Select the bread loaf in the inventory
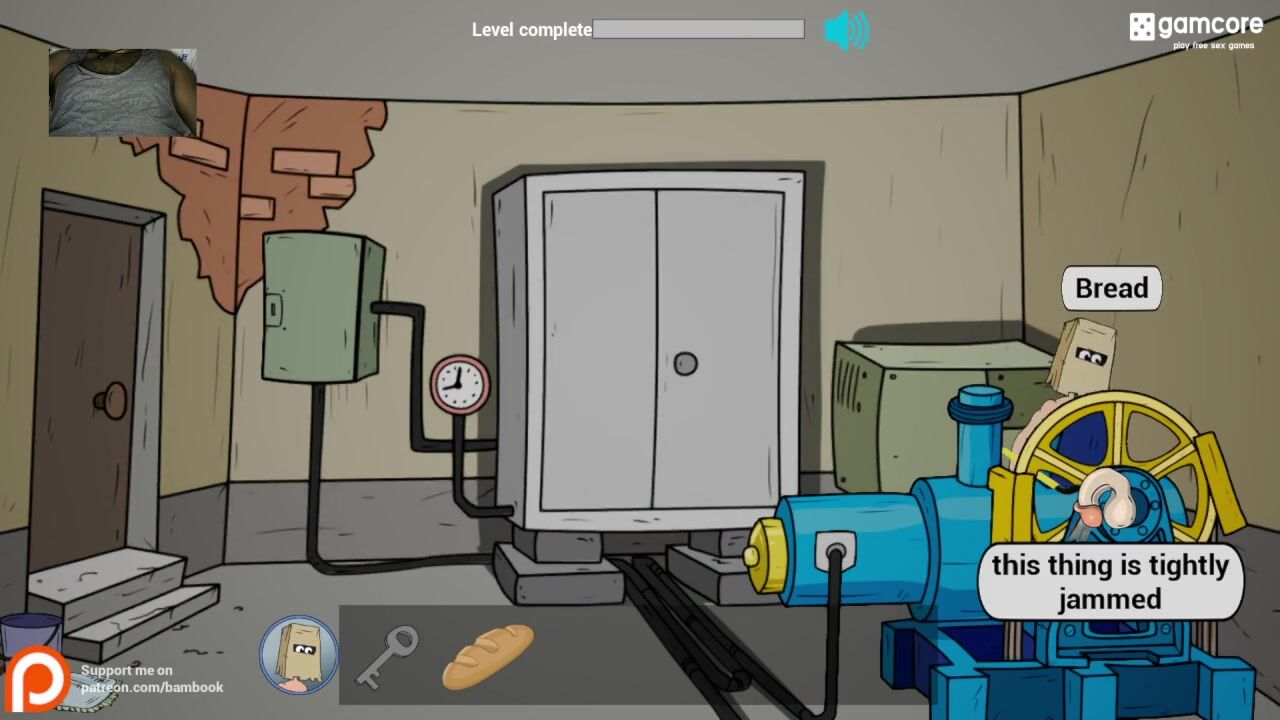Image resolution: width=1280 pixels, height=720 pixels. 488,655
